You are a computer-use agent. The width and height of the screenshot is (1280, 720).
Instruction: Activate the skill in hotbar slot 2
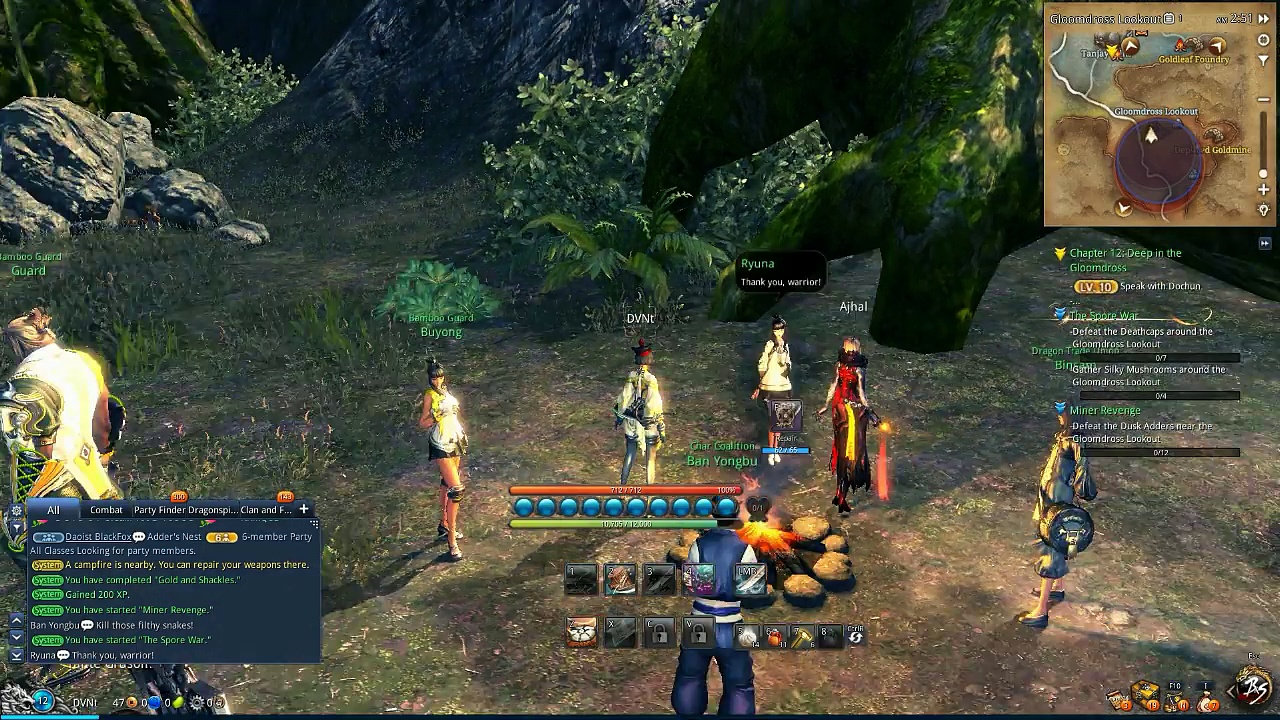(620, 578)
